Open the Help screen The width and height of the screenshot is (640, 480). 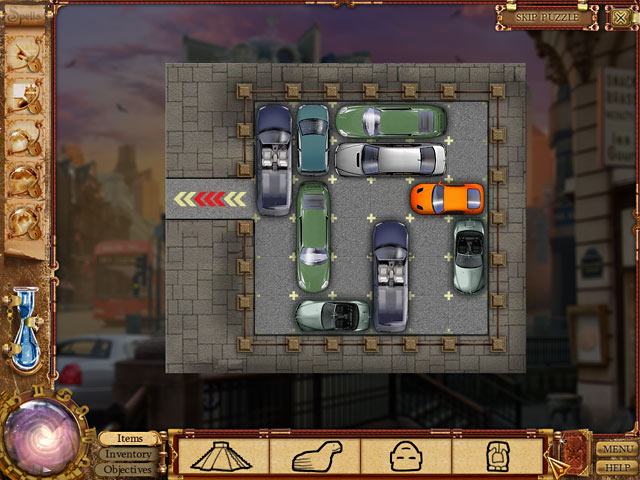click(x=616, y=467)
